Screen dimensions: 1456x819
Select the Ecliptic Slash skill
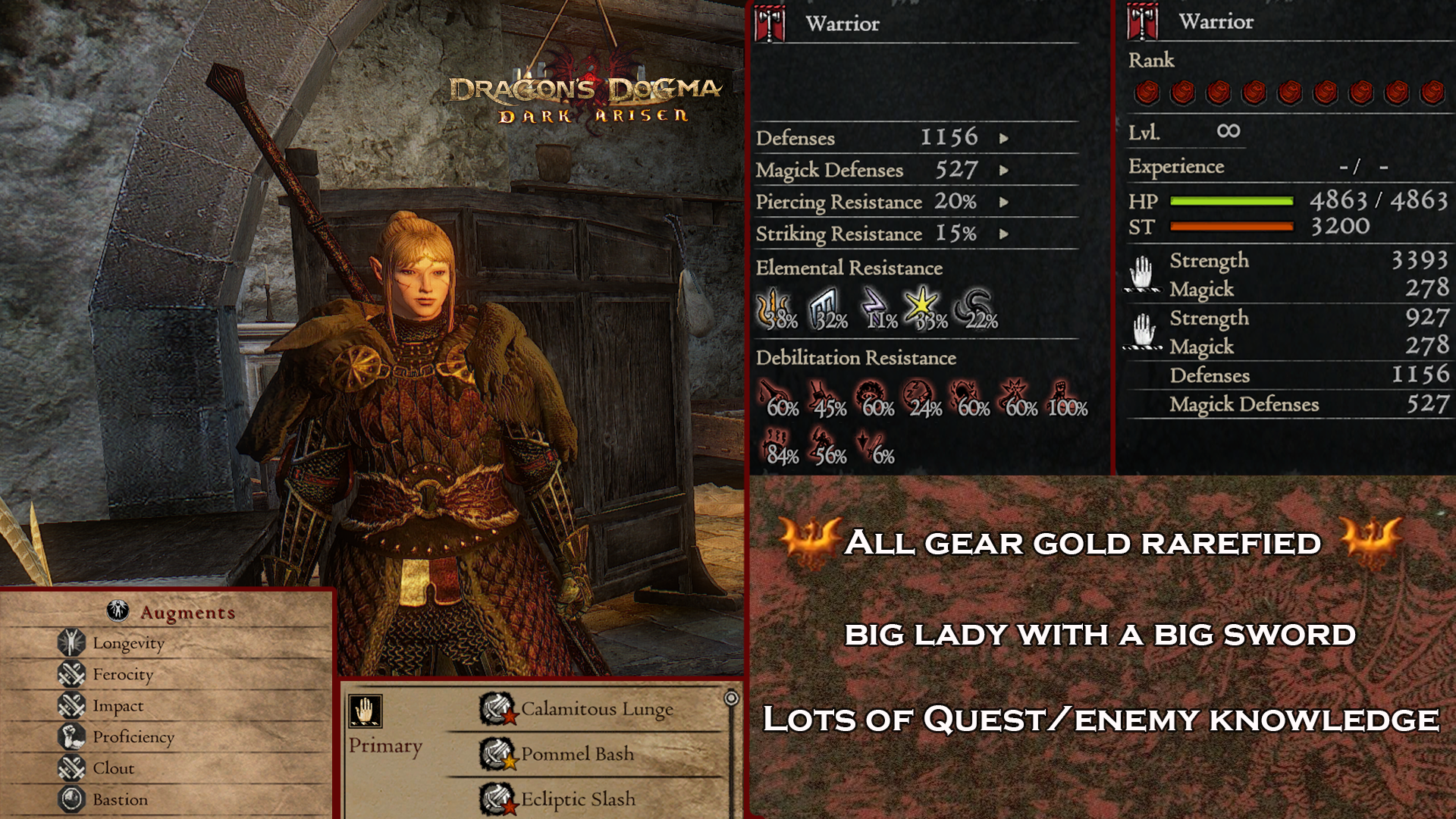coord(577,799)
